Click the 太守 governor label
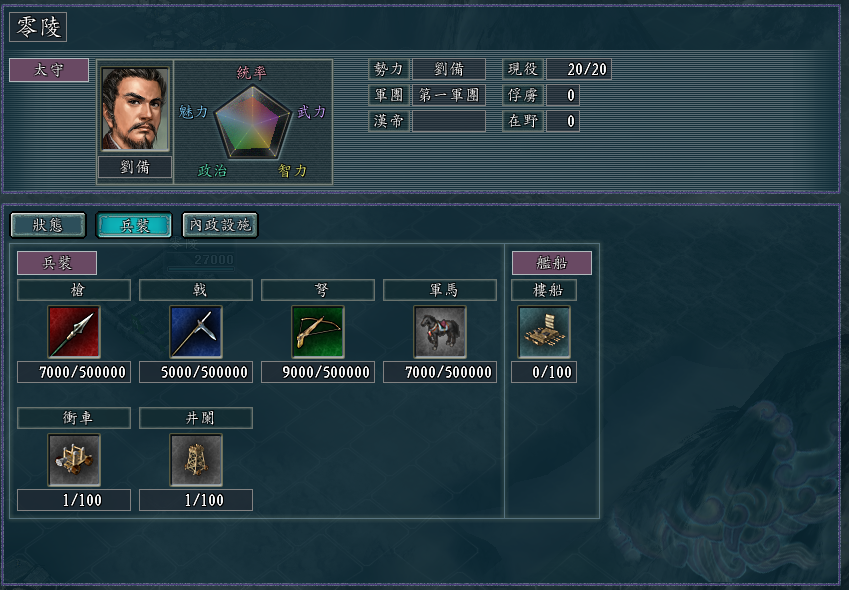 (x=49, y=70)
